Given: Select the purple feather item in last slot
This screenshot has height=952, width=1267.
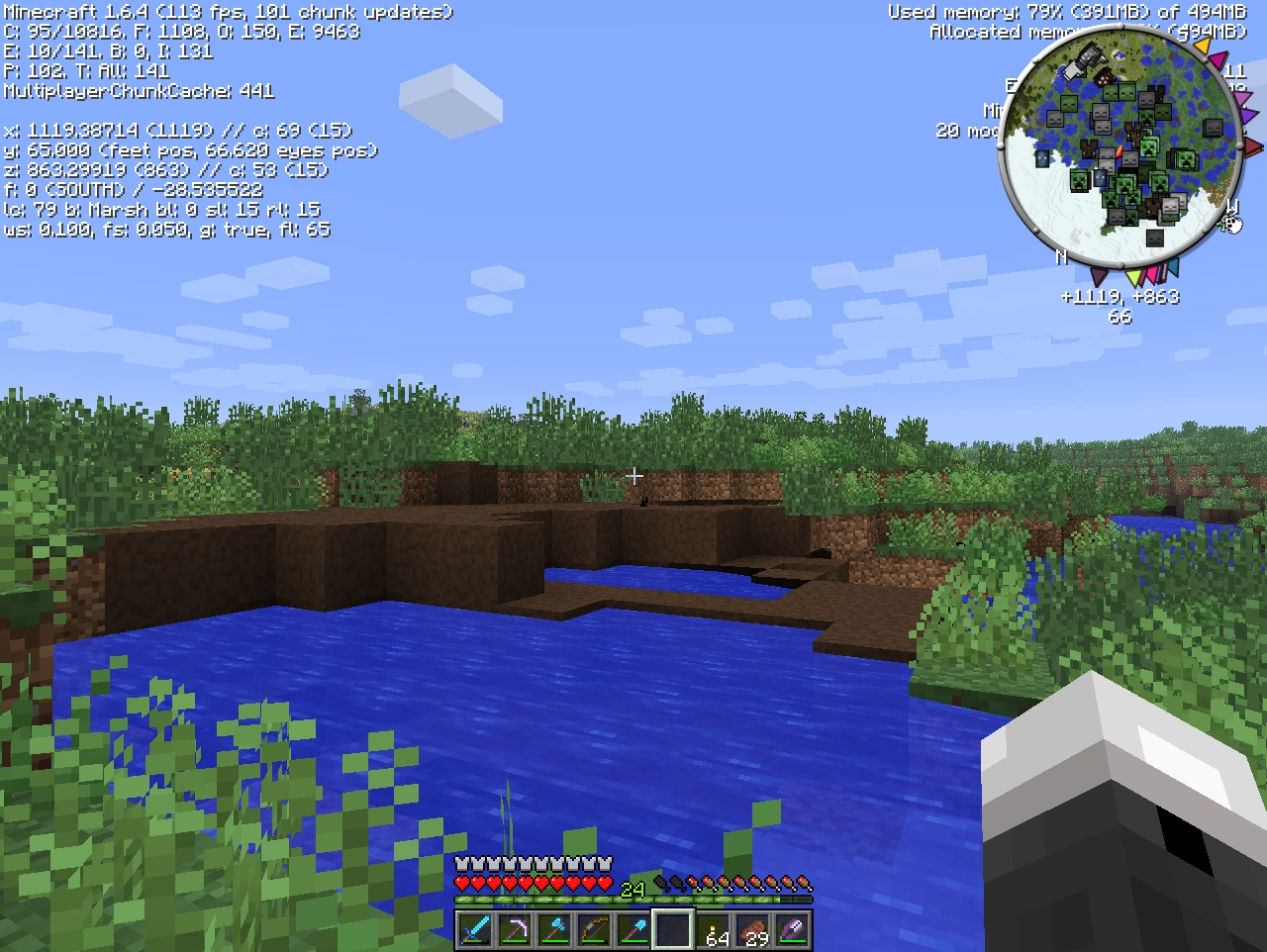Looking at the screenshot, I should point(793,927).
